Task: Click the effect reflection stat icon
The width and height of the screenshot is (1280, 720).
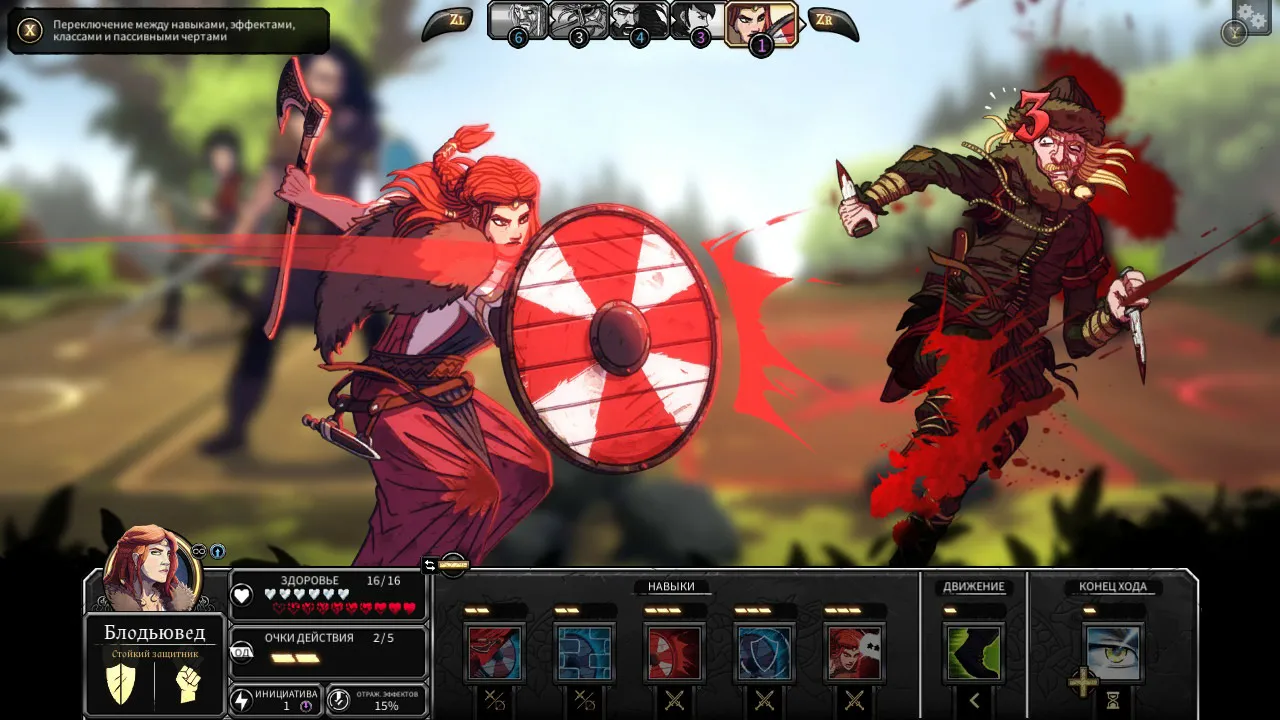Action: (340, 699)
